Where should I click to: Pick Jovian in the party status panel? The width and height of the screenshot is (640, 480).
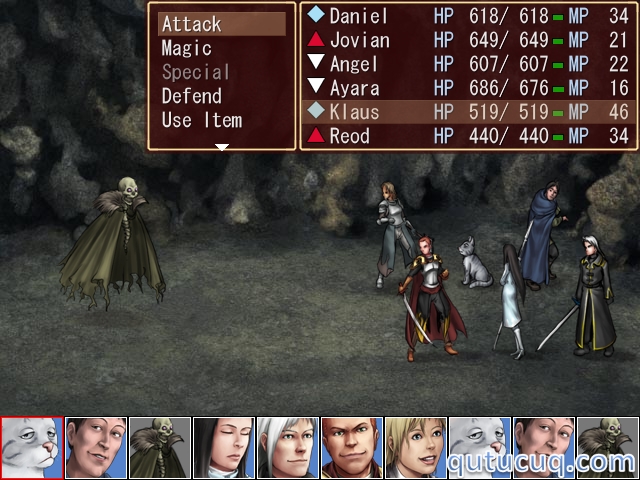coord(468,40)
